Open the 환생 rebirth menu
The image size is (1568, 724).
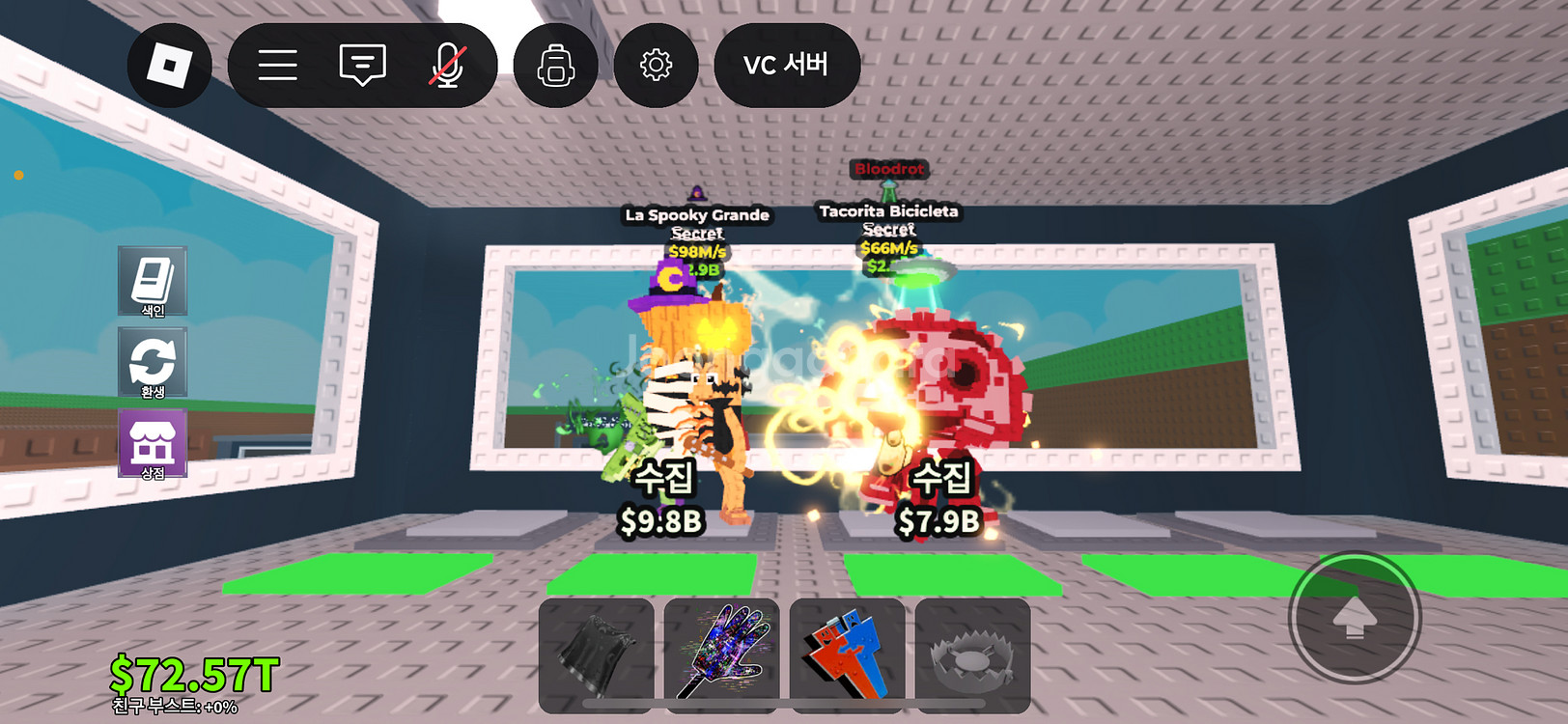click(153, 363)
